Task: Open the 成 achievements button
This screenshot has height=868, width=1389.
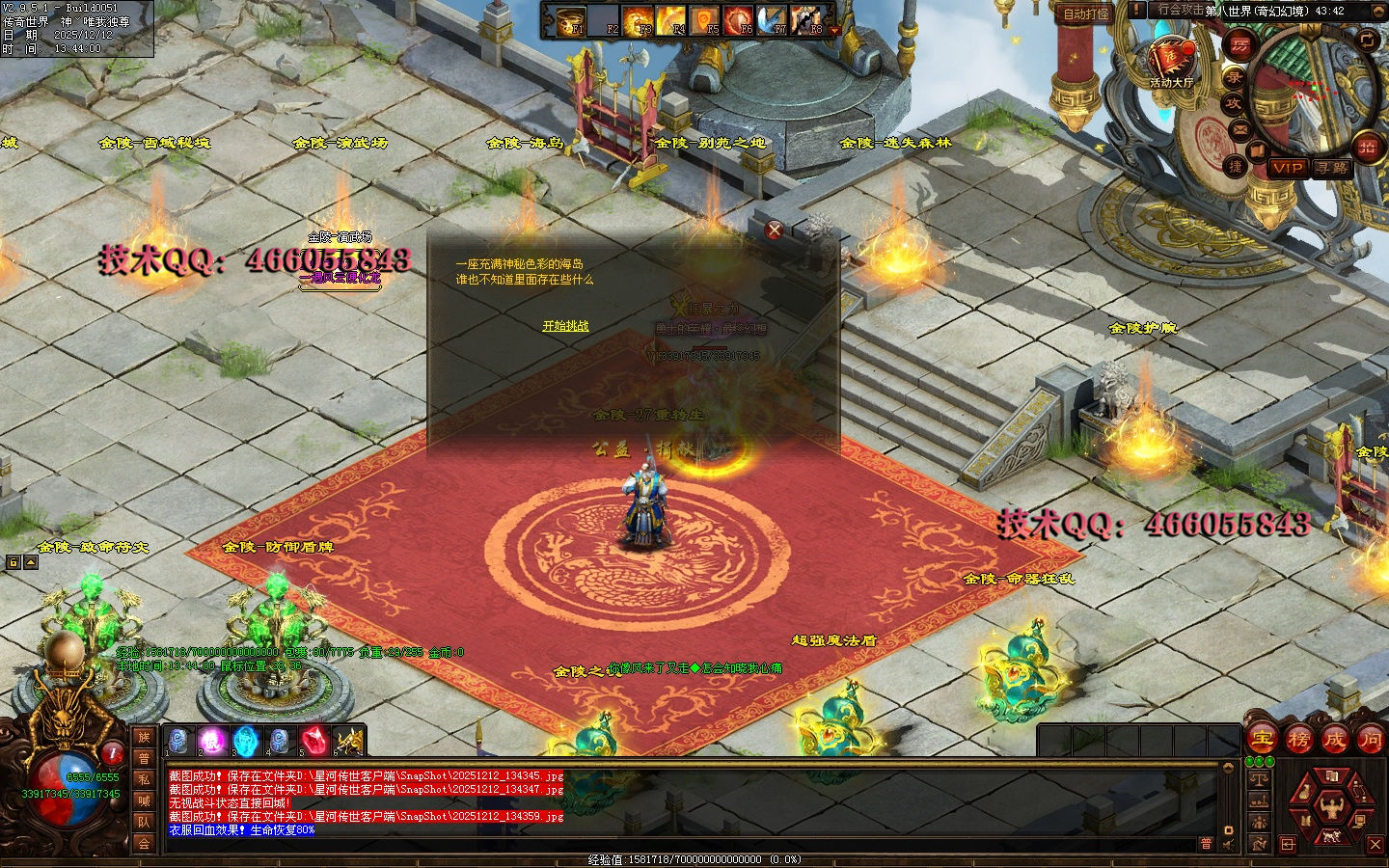Action: coord(1334,740)
